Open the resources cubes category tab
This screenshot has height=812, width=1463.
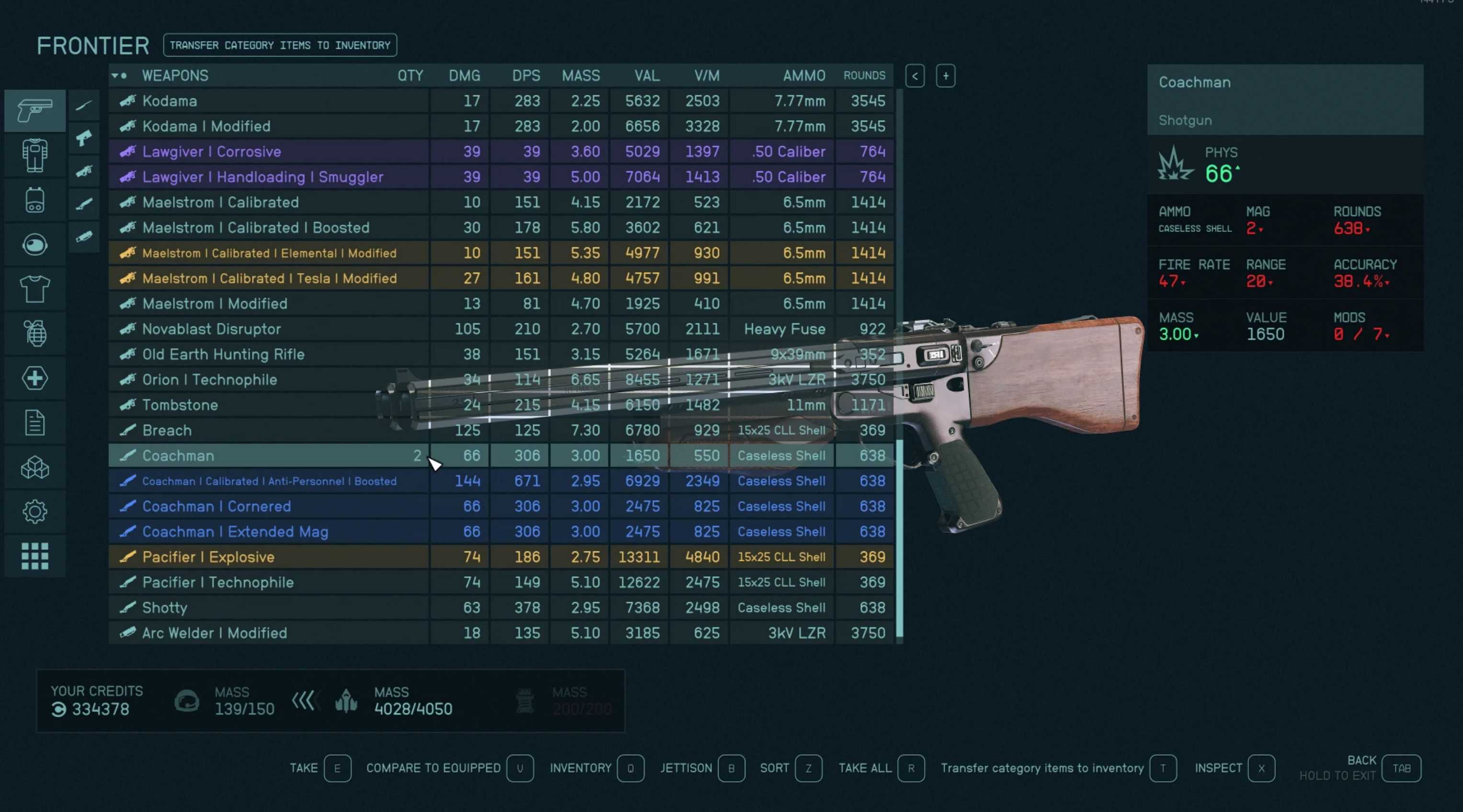[34, 468]
